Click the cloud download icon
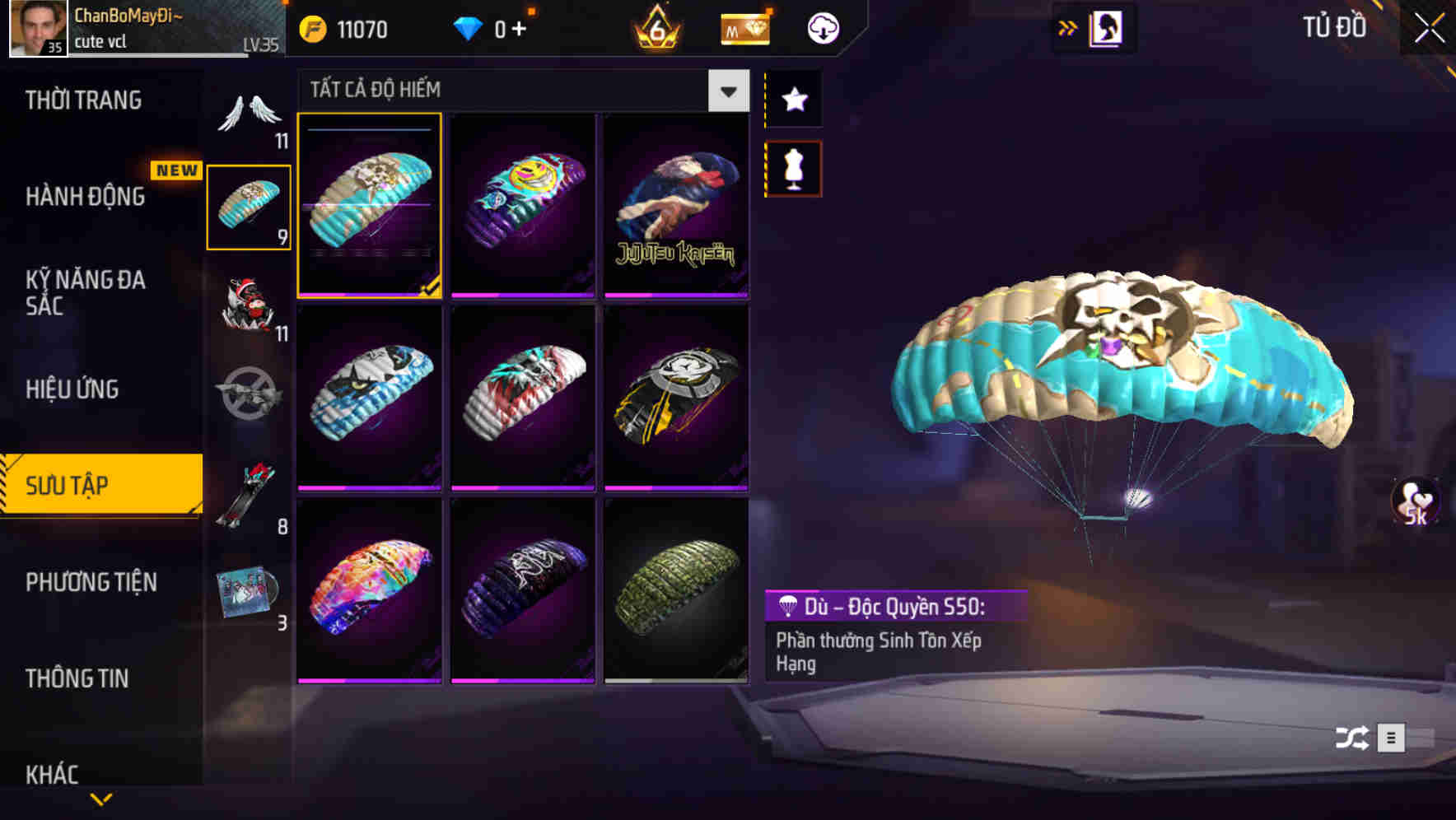 click(x=822, y=27)
